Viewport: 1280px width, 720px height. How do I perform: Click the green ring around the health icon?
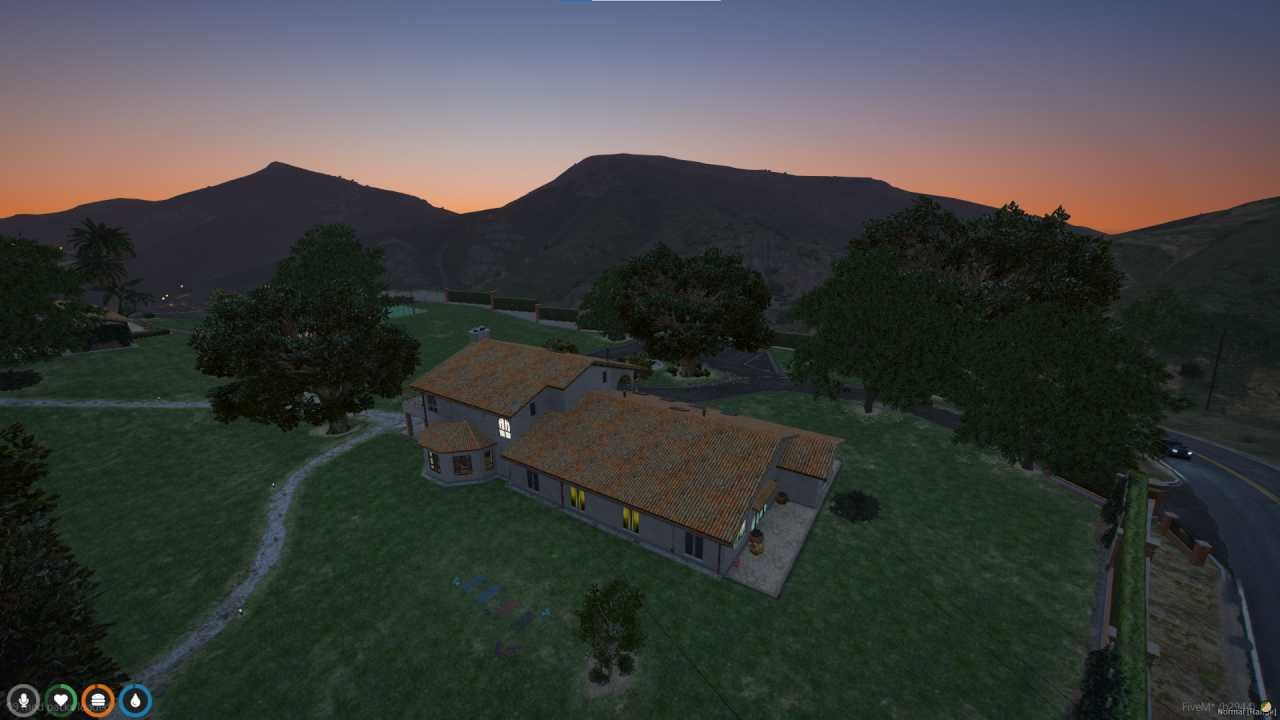coord(60,684)
